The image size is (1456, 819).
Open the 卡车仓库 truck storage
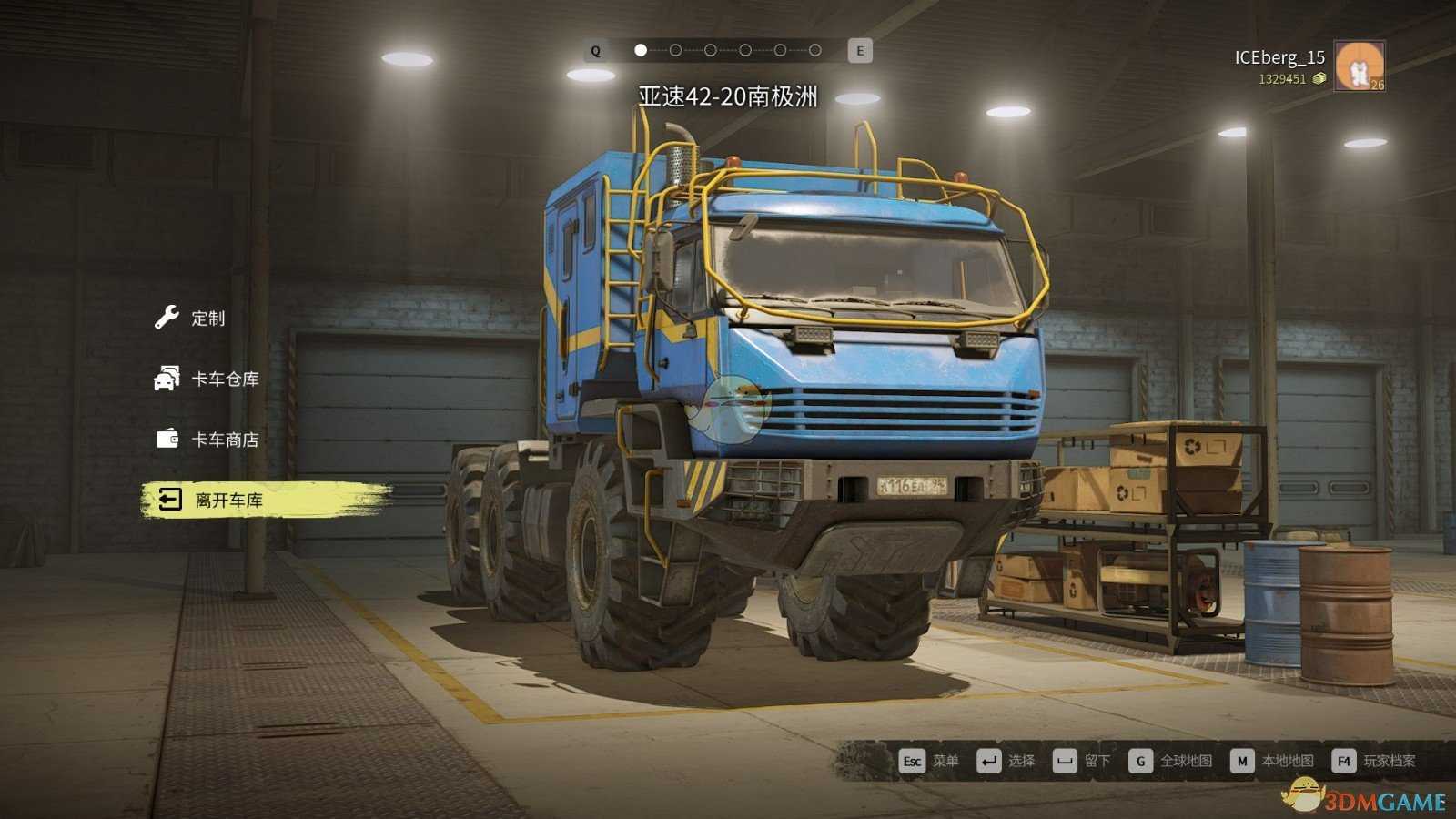tap(223, 379)
